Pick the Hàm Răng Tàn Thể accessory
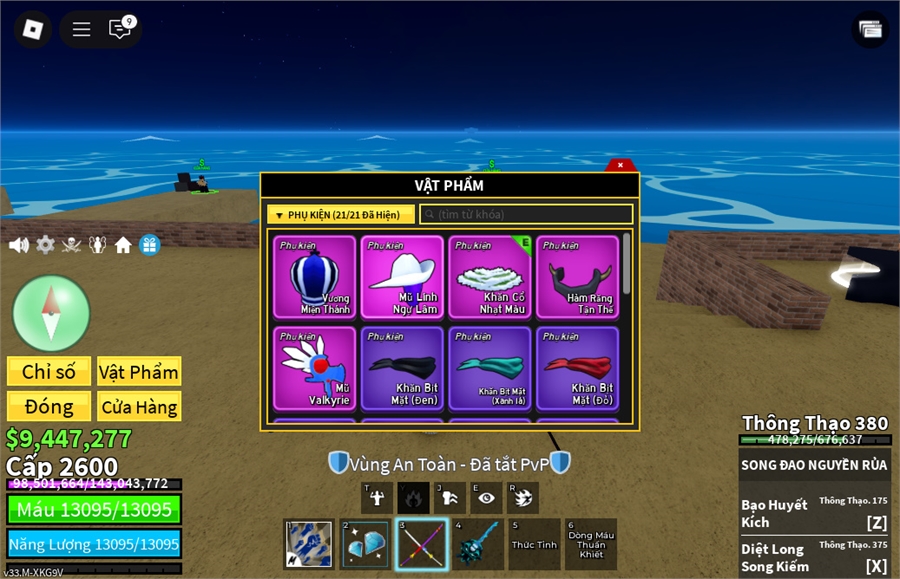Screen dimensions: 900x579 pyautogui.click(x=578, y=277)
